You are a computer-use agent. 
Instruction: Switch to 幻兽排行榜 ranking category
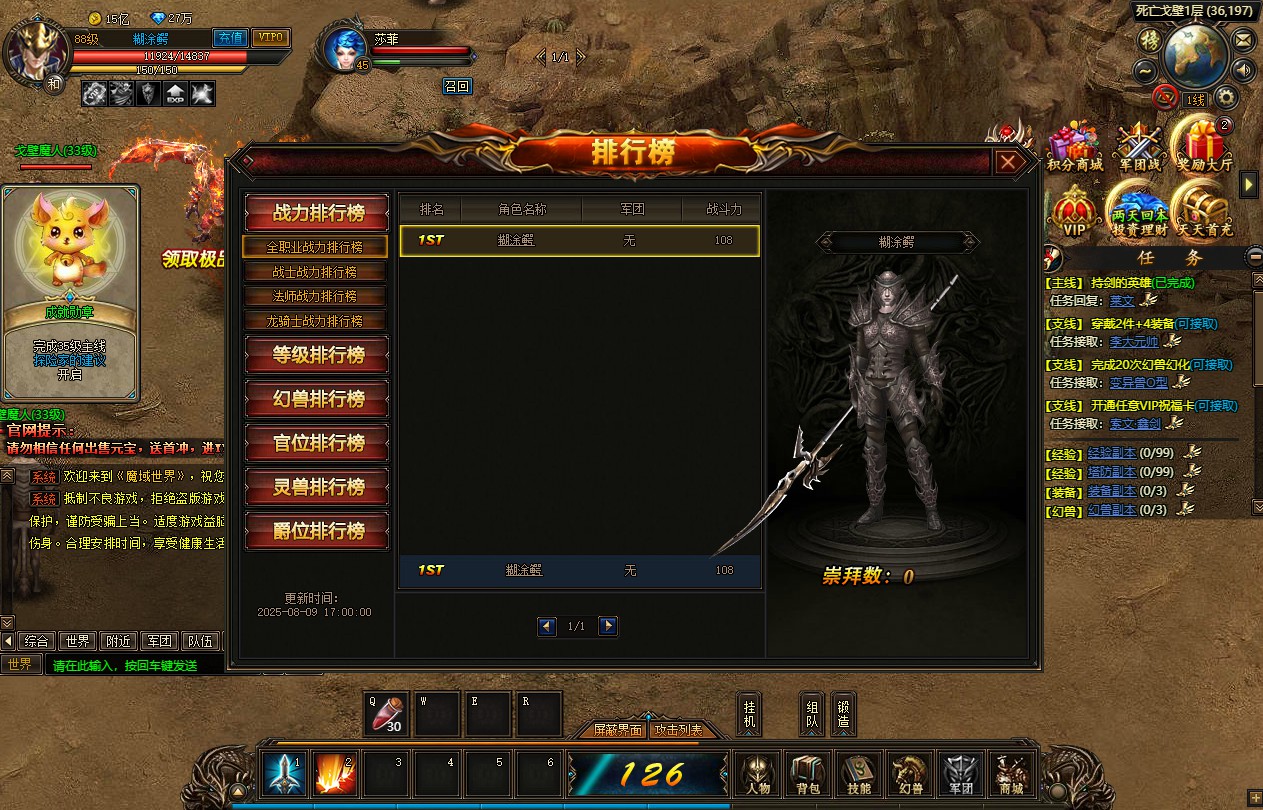pyautogui.click(x=317, y=399)
